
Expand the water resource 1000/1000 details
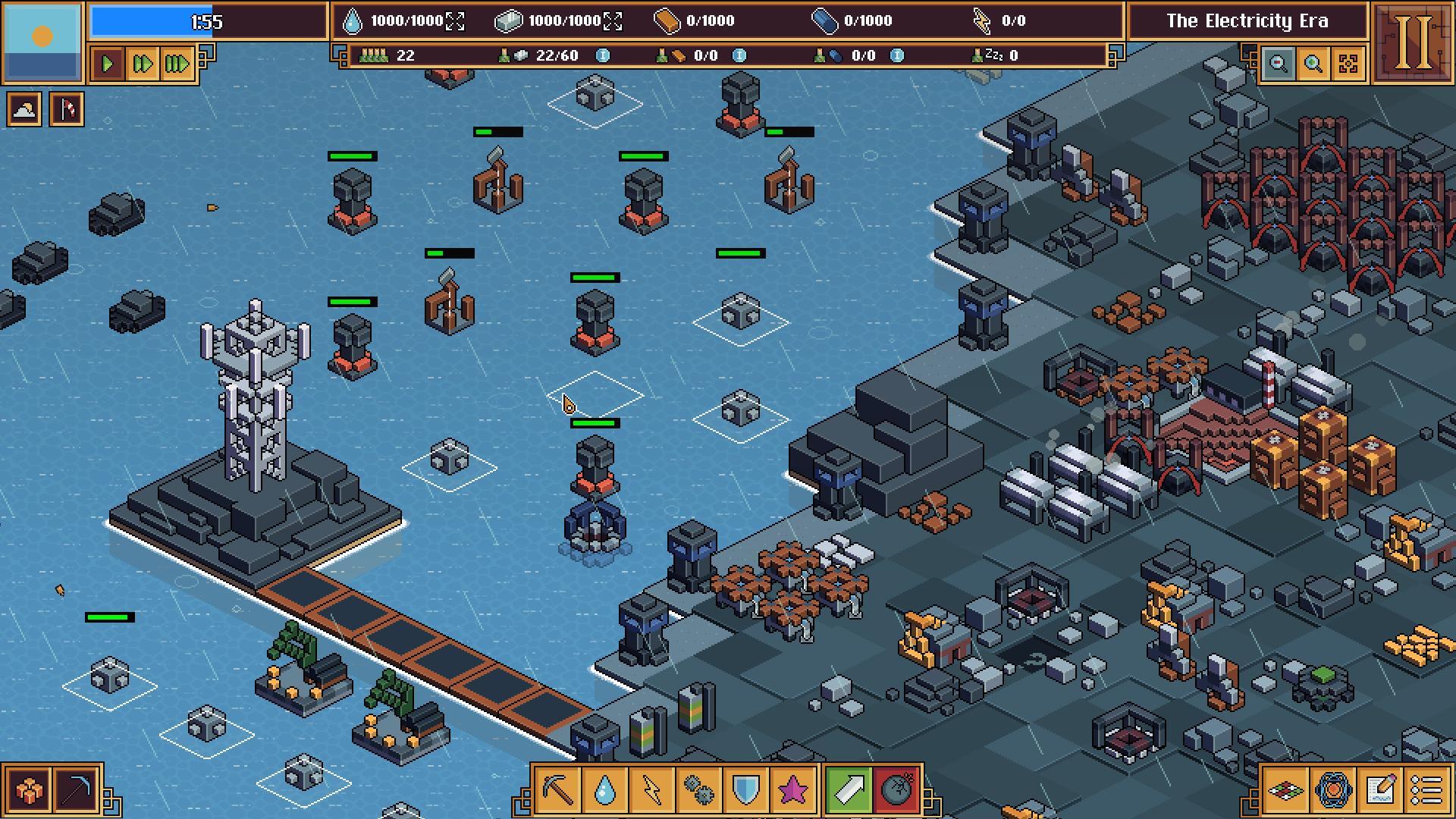coord(455,20)
